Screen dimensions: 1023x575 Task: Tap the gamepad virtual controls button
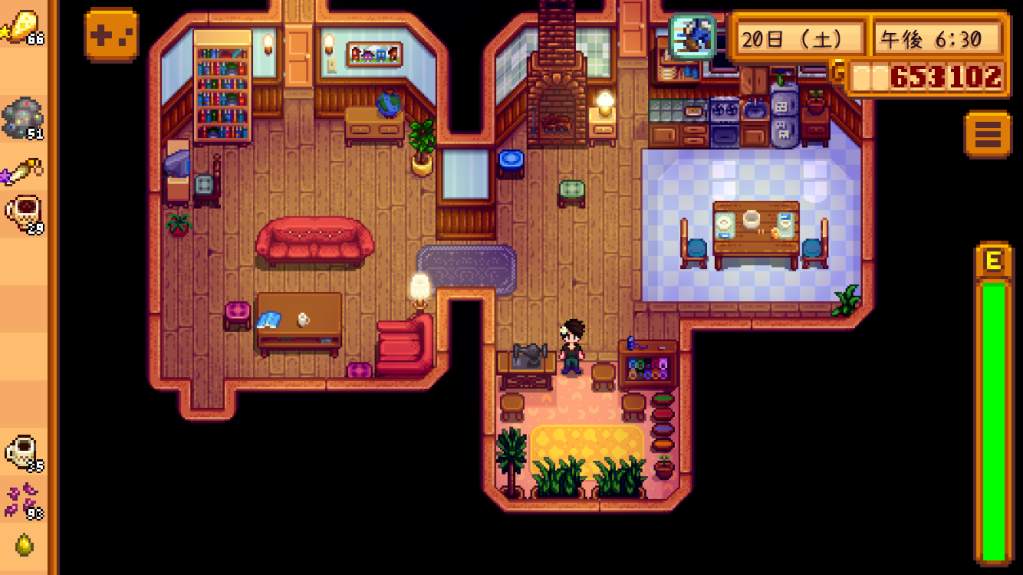[x=111, y=35]
